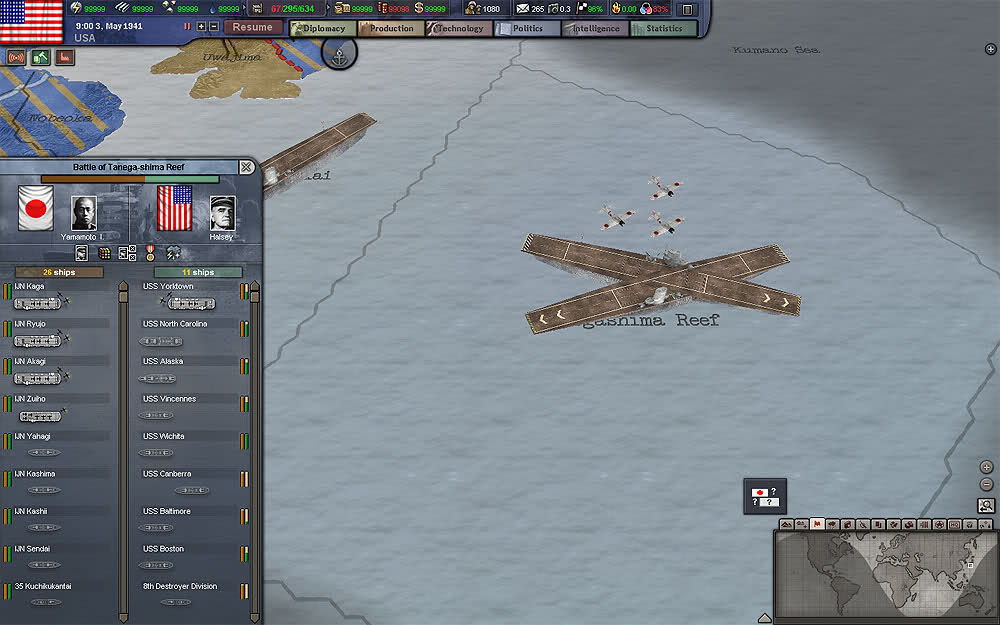Open the Technology tab

[459, 29]
